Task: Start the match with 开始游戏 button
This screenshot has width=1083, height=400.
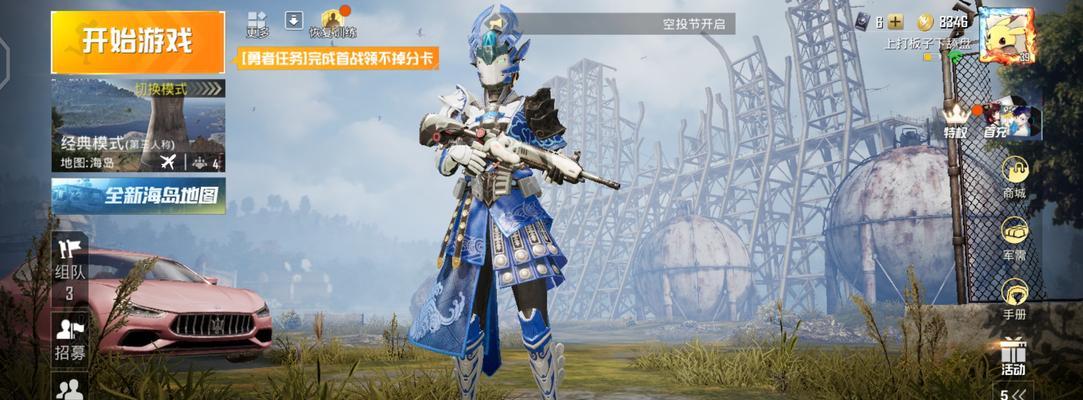Action: [x=138, y=42]
